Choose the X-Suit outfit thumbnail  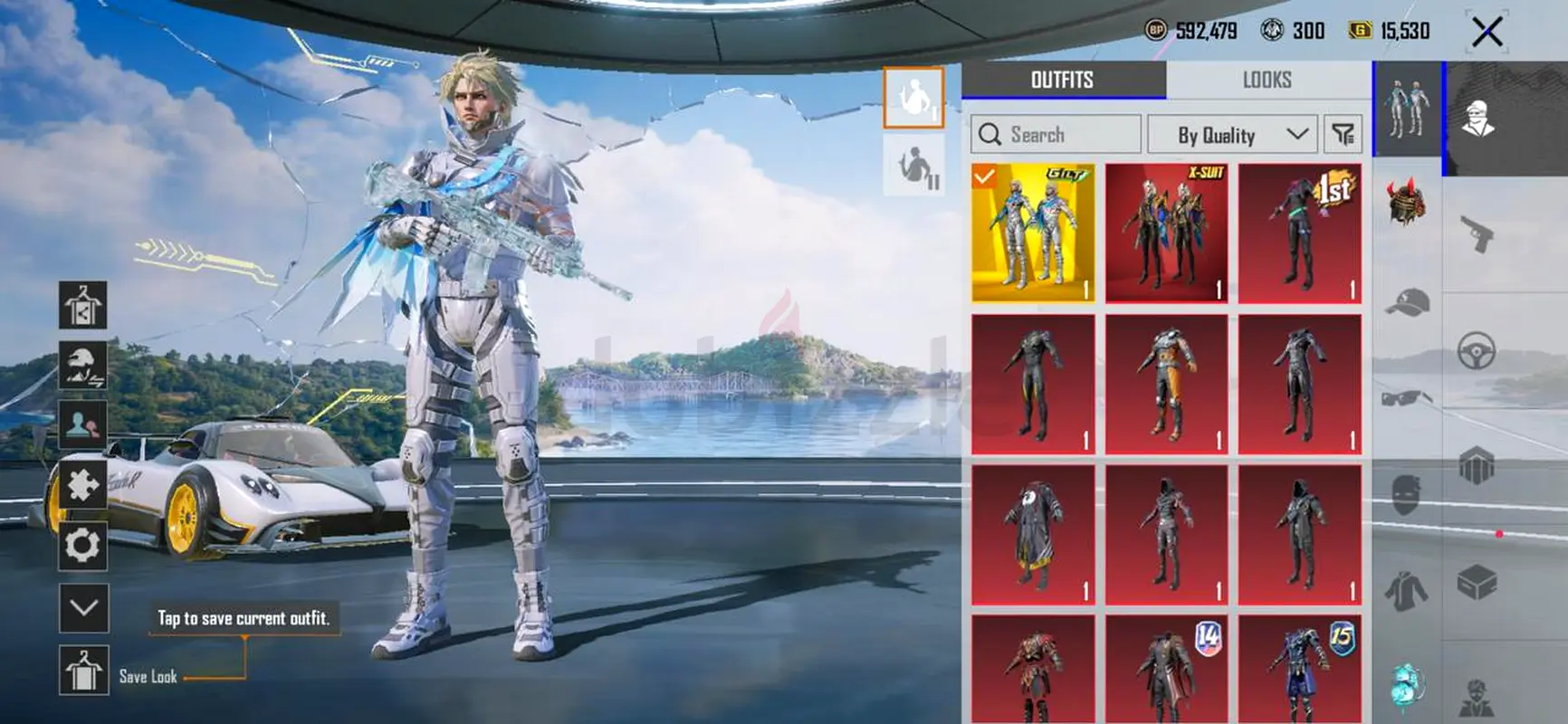[1166, 233]
